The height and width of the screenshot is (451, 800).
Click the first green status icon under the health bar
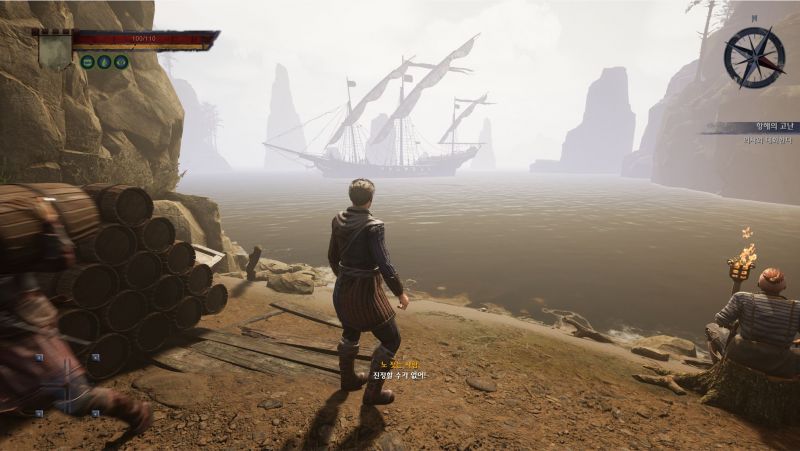88,62
